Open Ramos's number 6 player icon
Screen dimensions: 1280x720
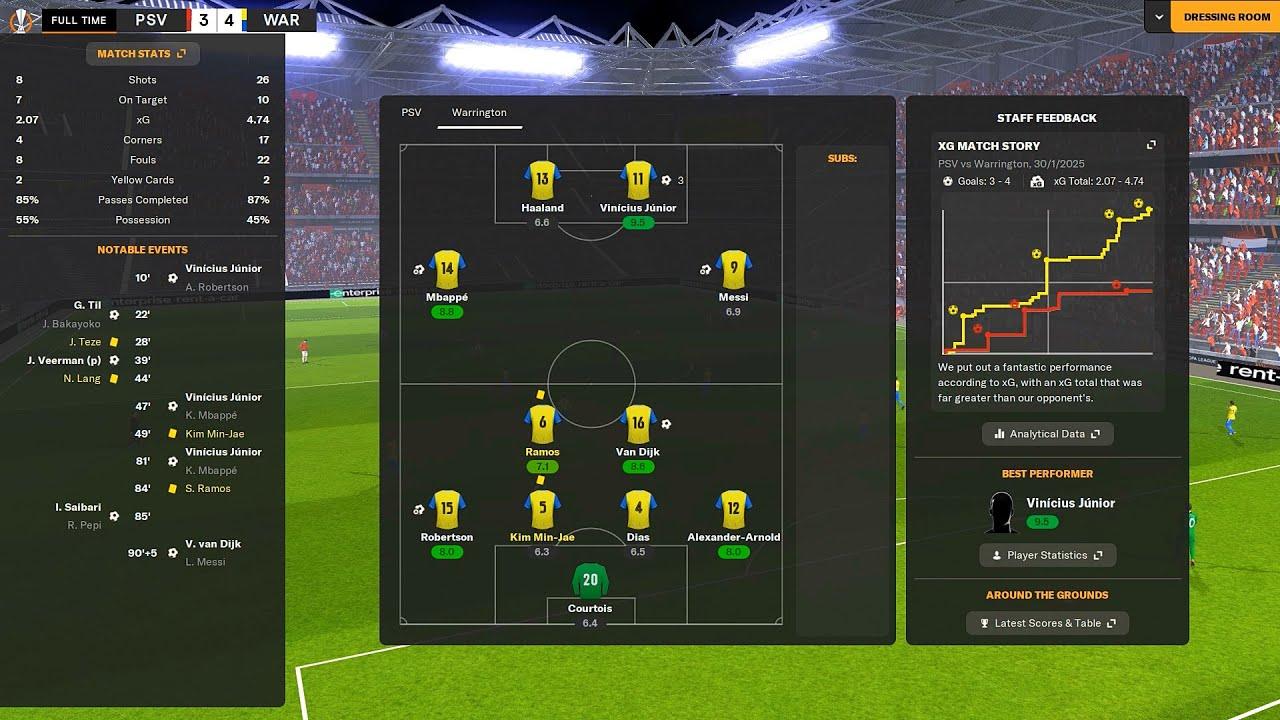542,424
